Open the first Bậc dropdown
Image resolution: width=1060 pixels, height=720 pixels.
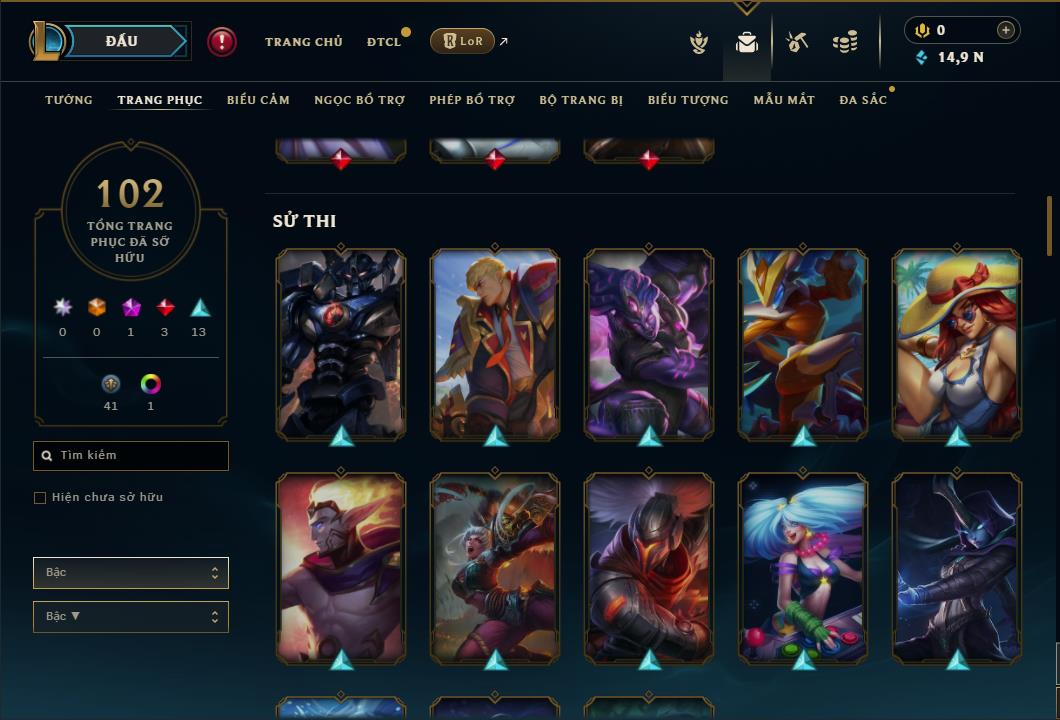(131, 573)
